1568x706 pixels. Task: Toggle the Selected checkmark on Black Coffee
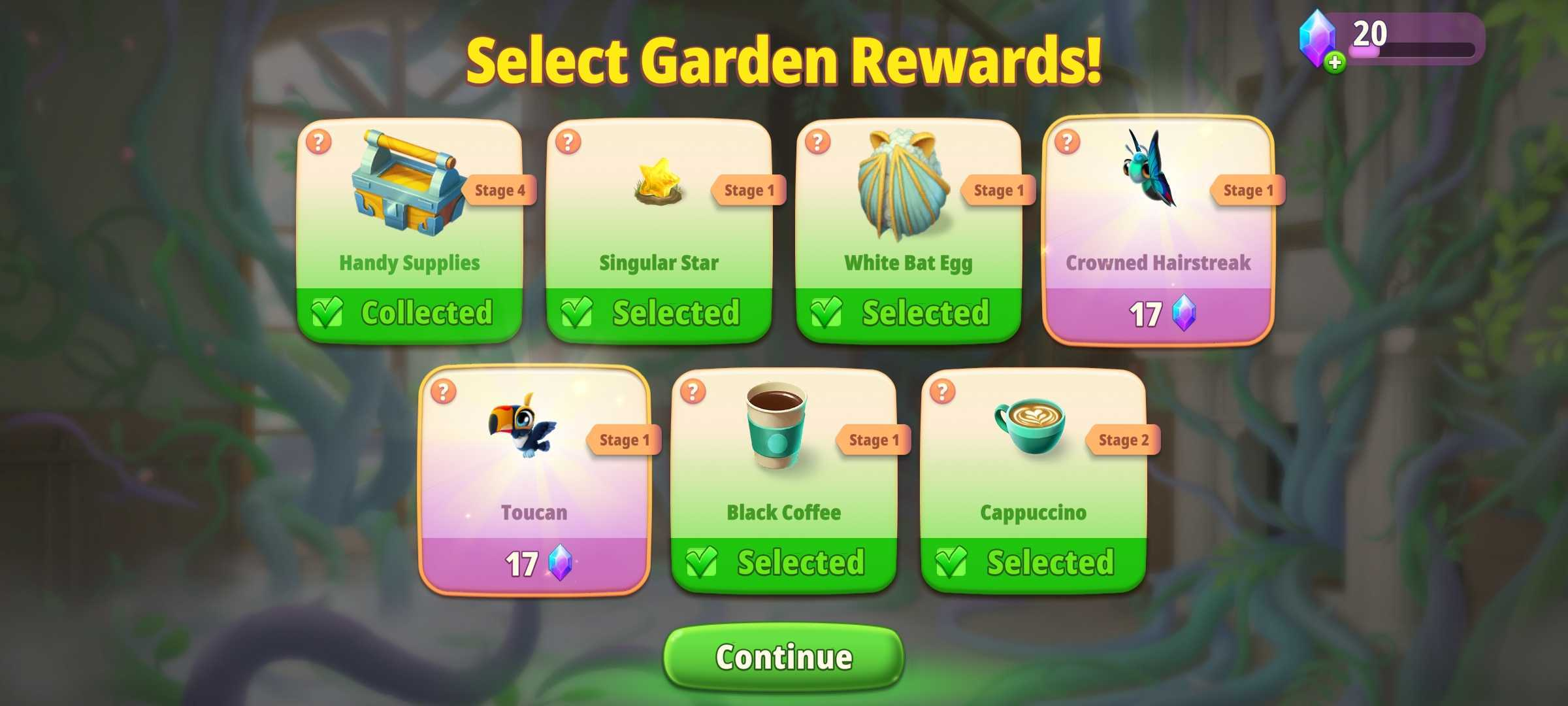tap(704, 561)
